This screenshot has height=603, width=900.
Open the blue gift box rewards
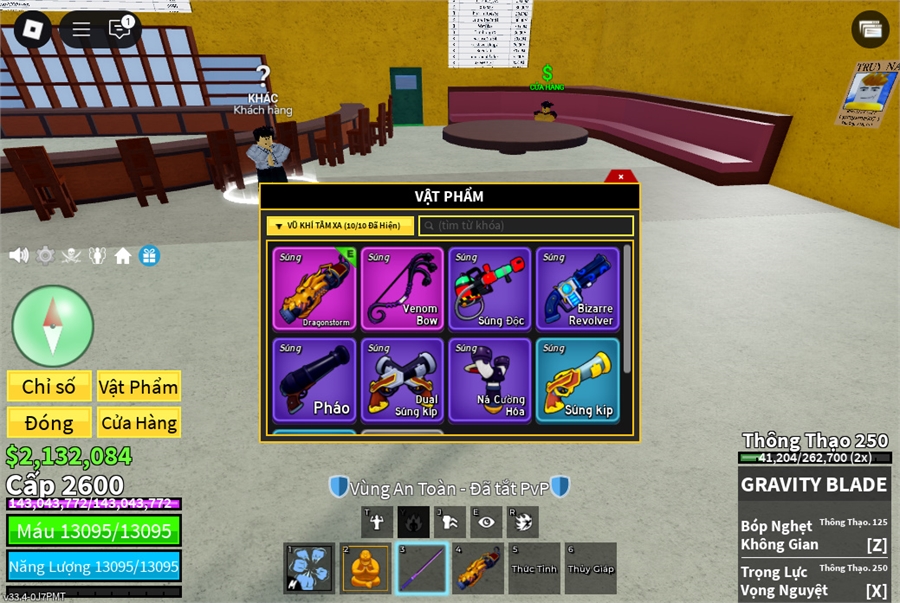(x=149, y=256)
